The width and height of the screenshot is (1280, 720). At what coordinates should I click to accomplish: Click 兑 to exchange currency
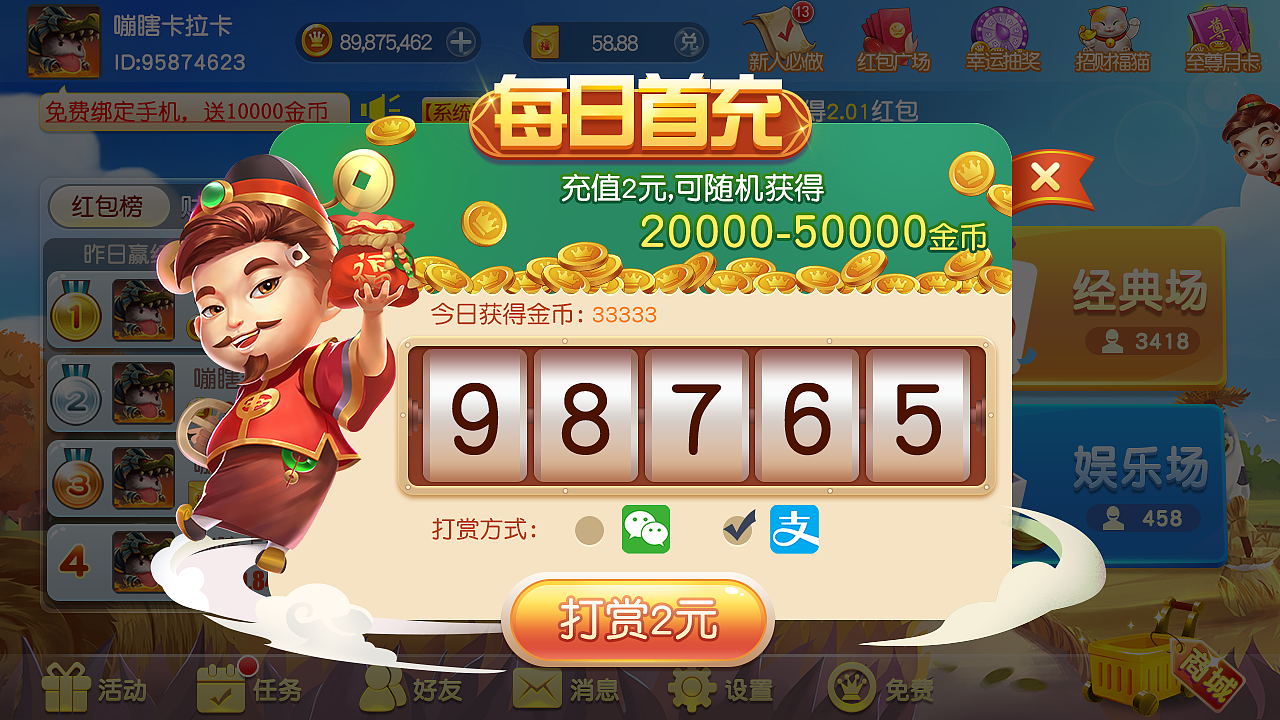tap(691, 43)
